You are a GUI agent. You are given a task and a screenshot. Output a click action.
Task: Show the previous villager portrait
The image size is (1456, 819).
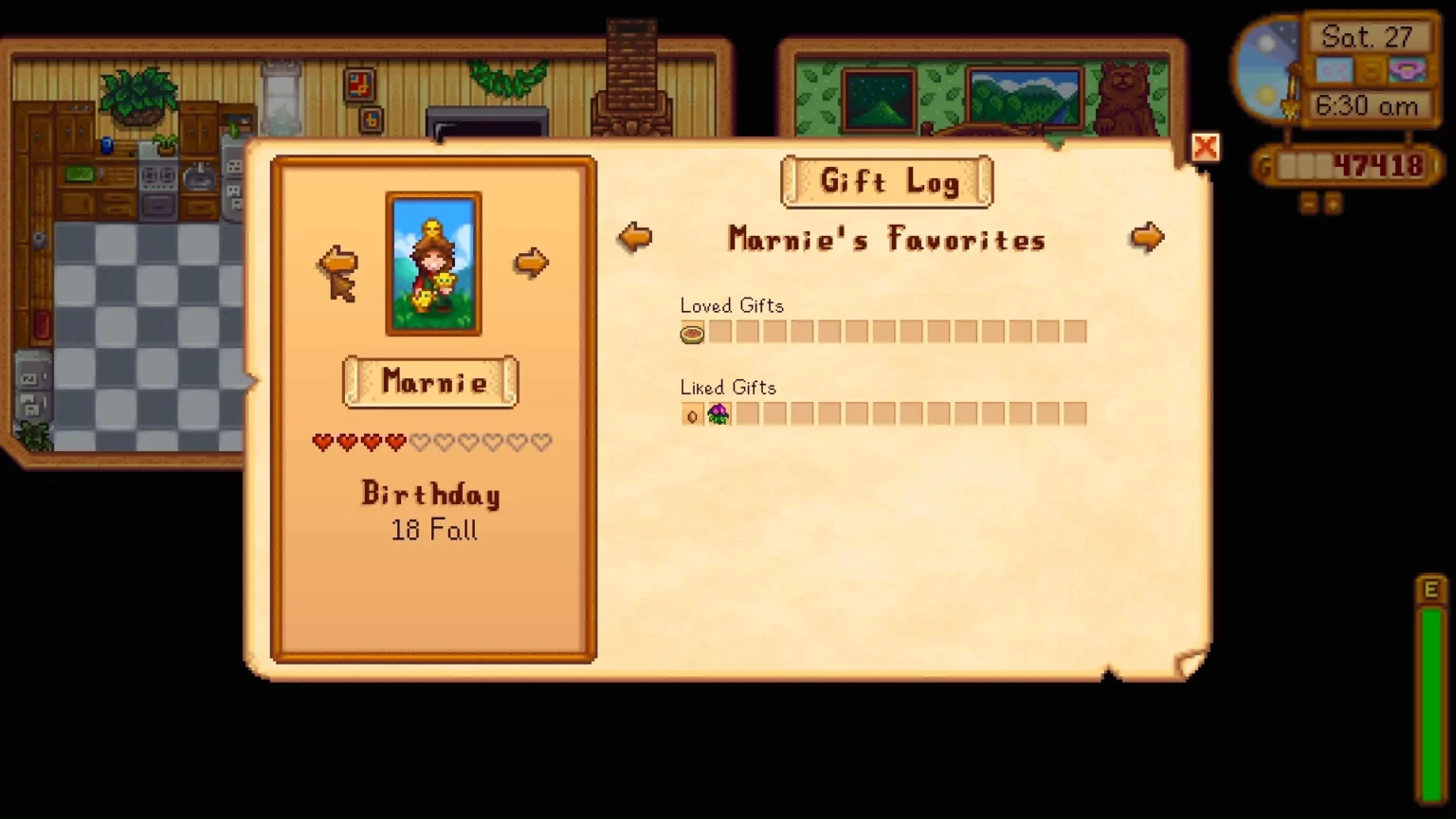point(337,262)
